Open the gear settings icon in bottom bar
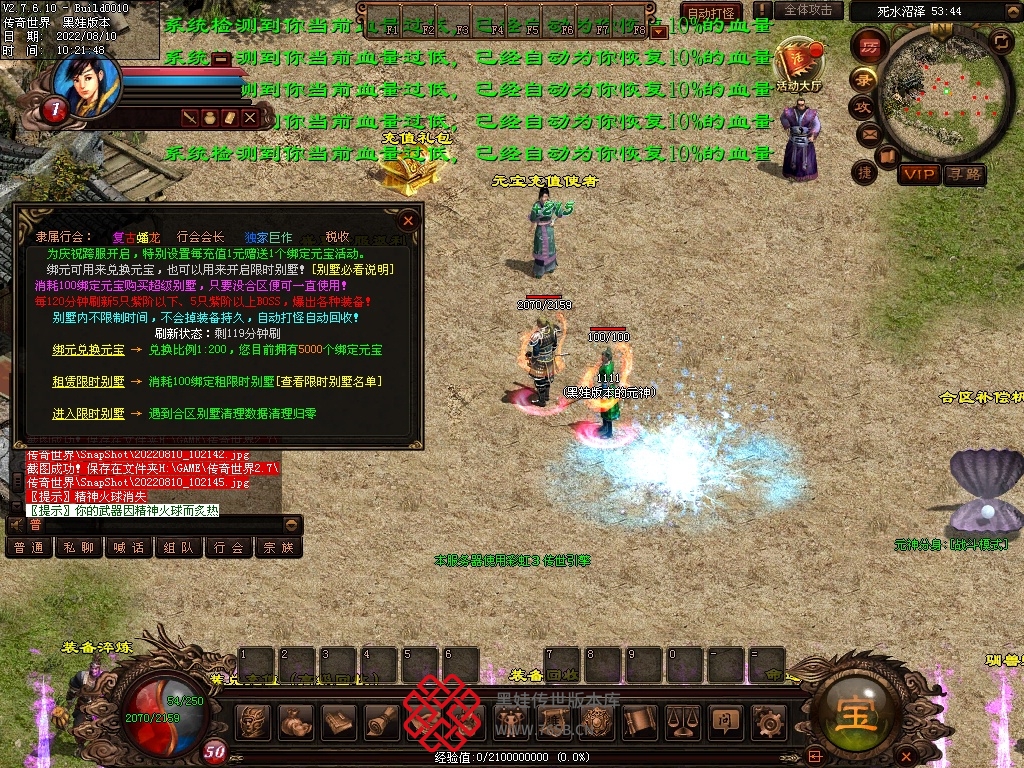Screen dimensions: 1024x768 pos(769,720)
